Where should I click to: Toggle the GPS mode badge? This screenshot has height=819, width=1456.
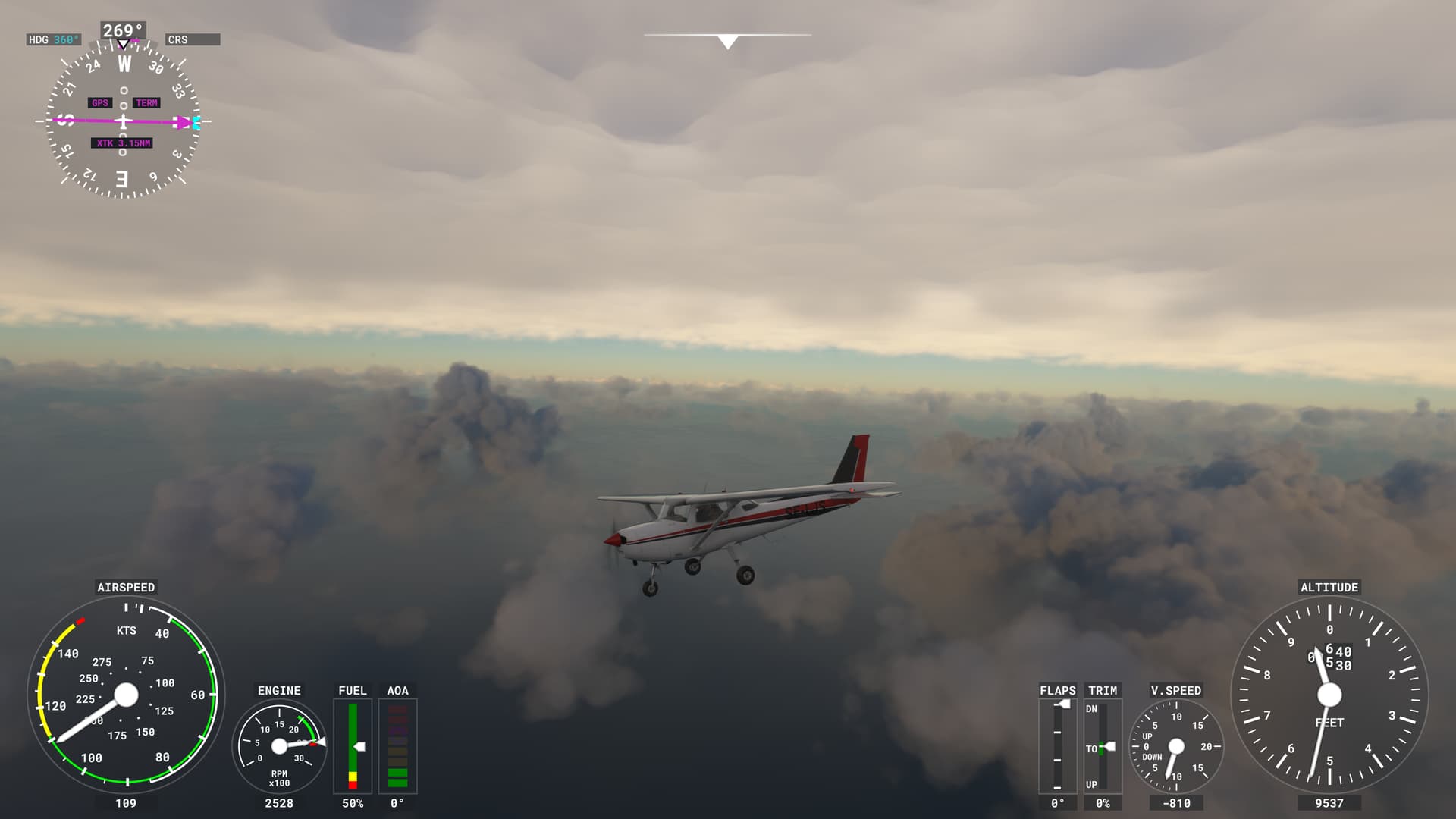[x=99, y=102]
